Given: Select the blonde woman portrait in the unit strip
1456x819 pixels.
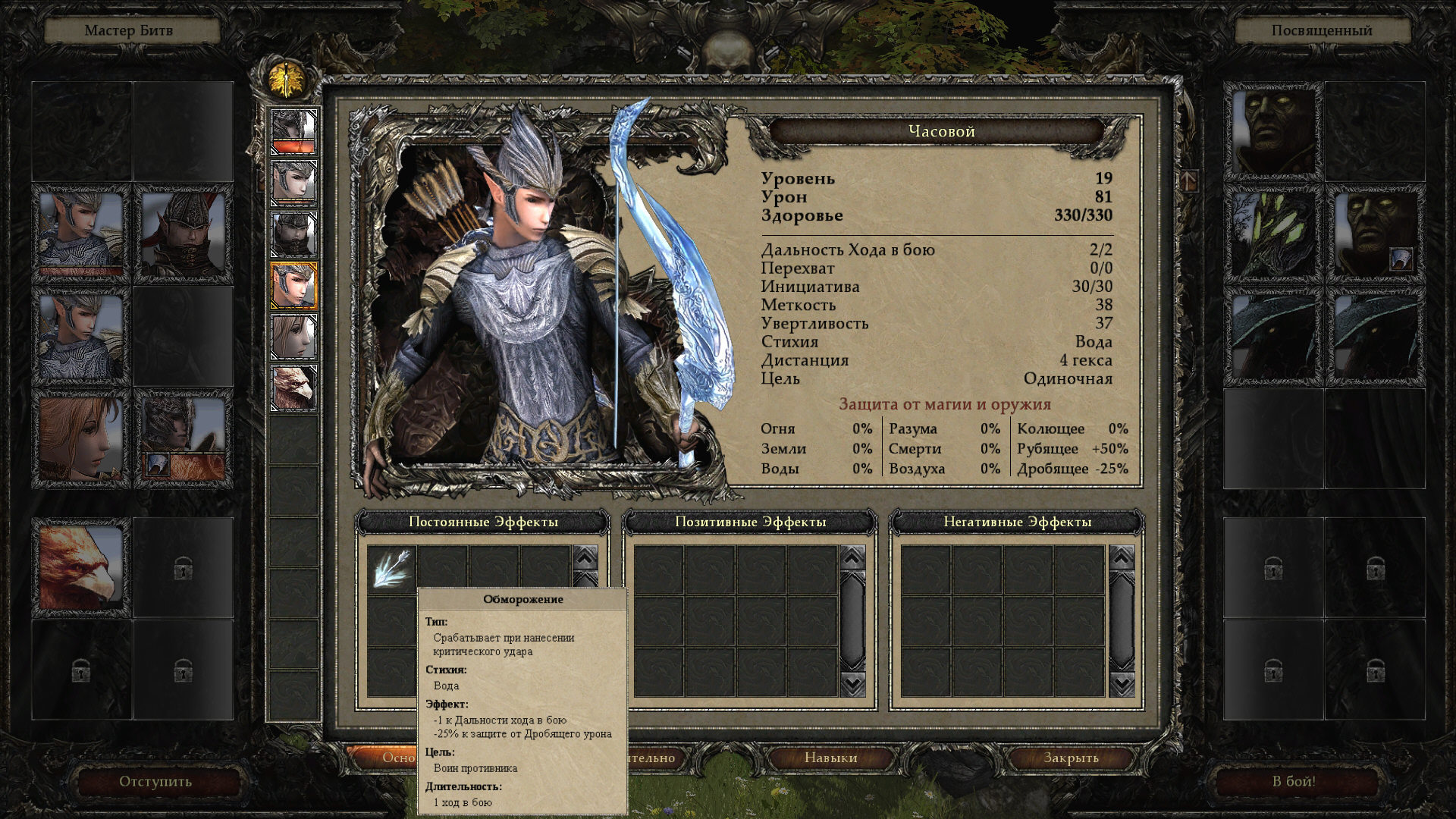Looking at the screenshot, I should (294, 337).
